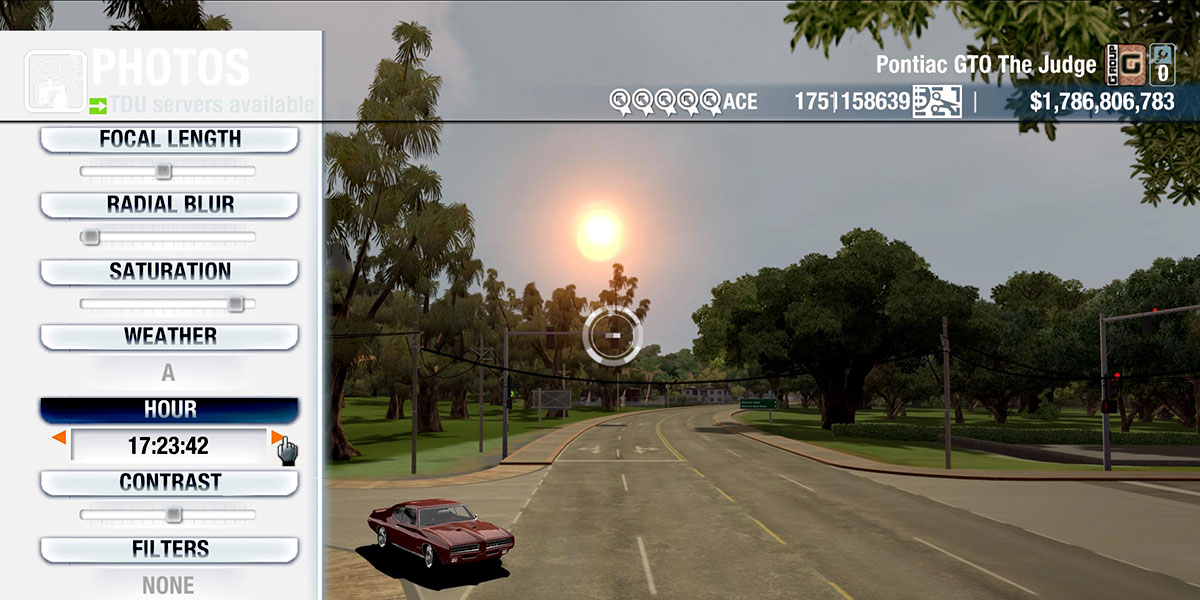Adjust the Focal Length slider handle
Screen dimensions: 1200x600
coord(164,172)
